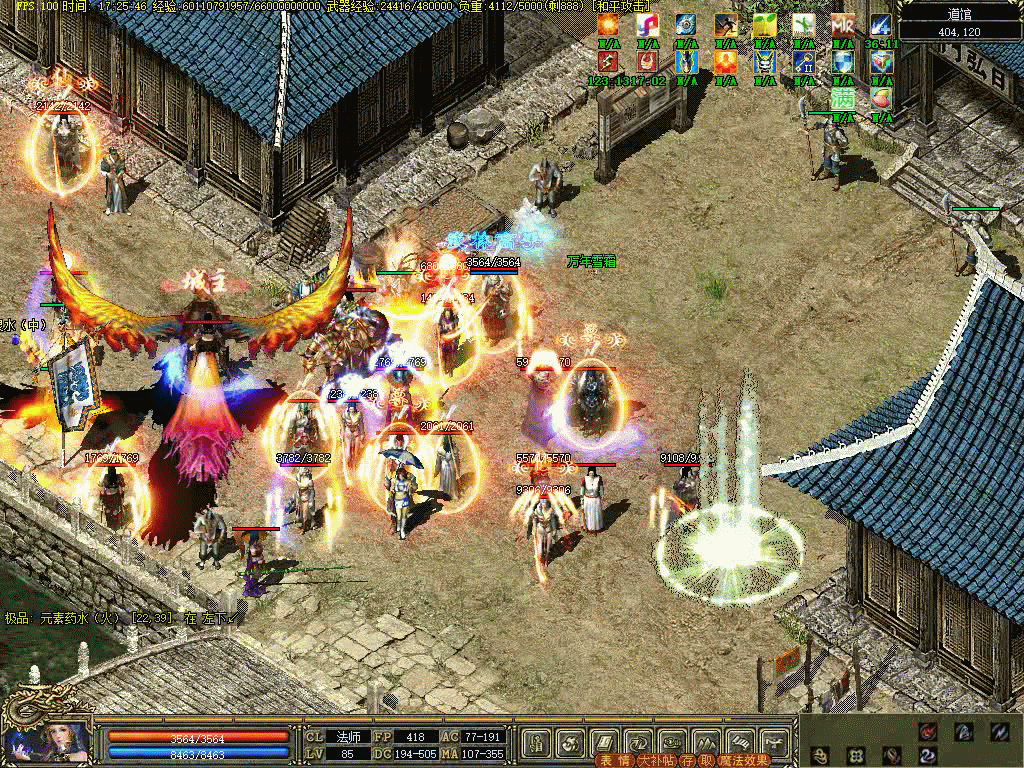Open the treasure chest buff icon

881,61
